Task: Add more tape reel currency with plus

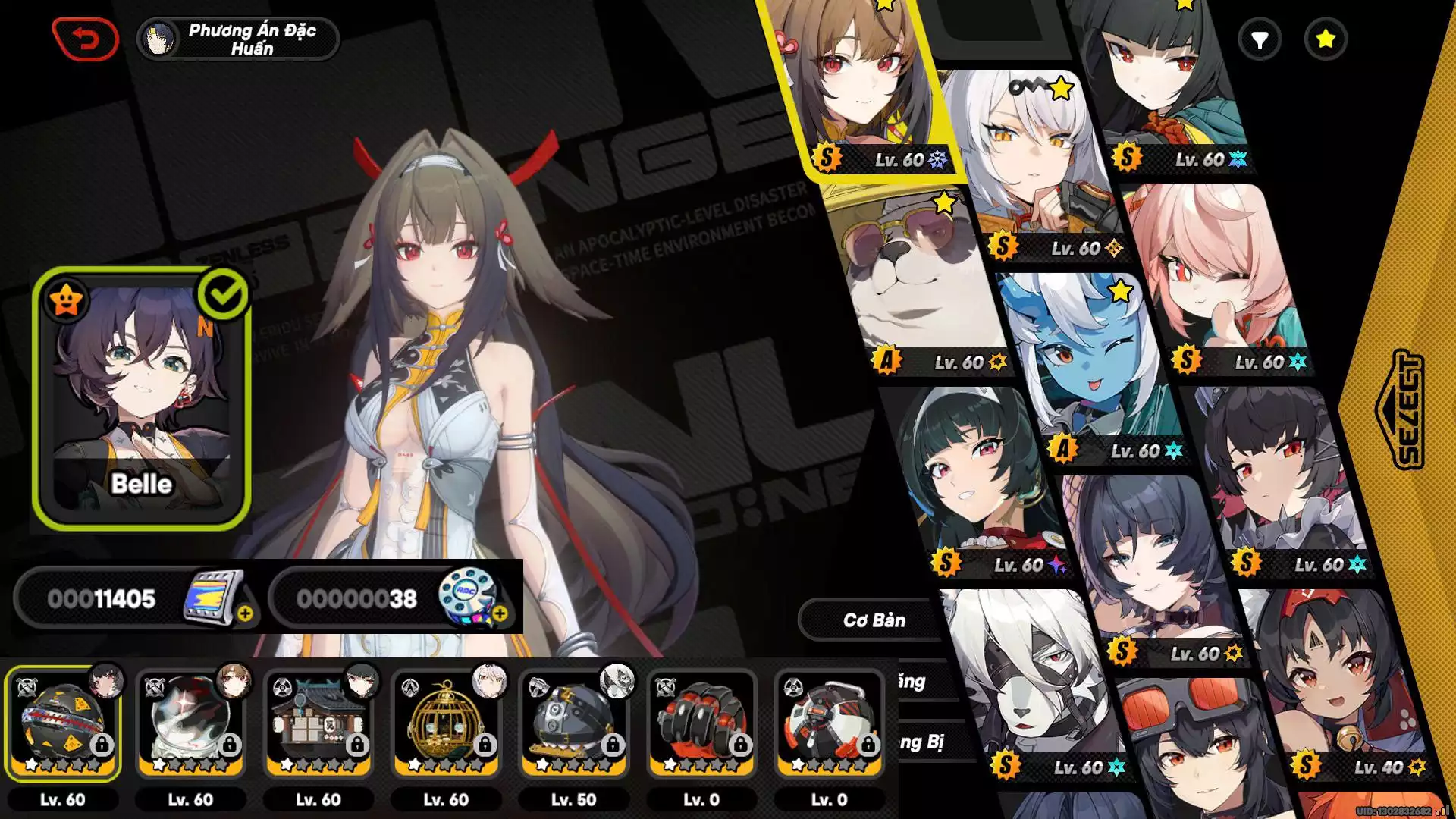Action: [500, 613]
